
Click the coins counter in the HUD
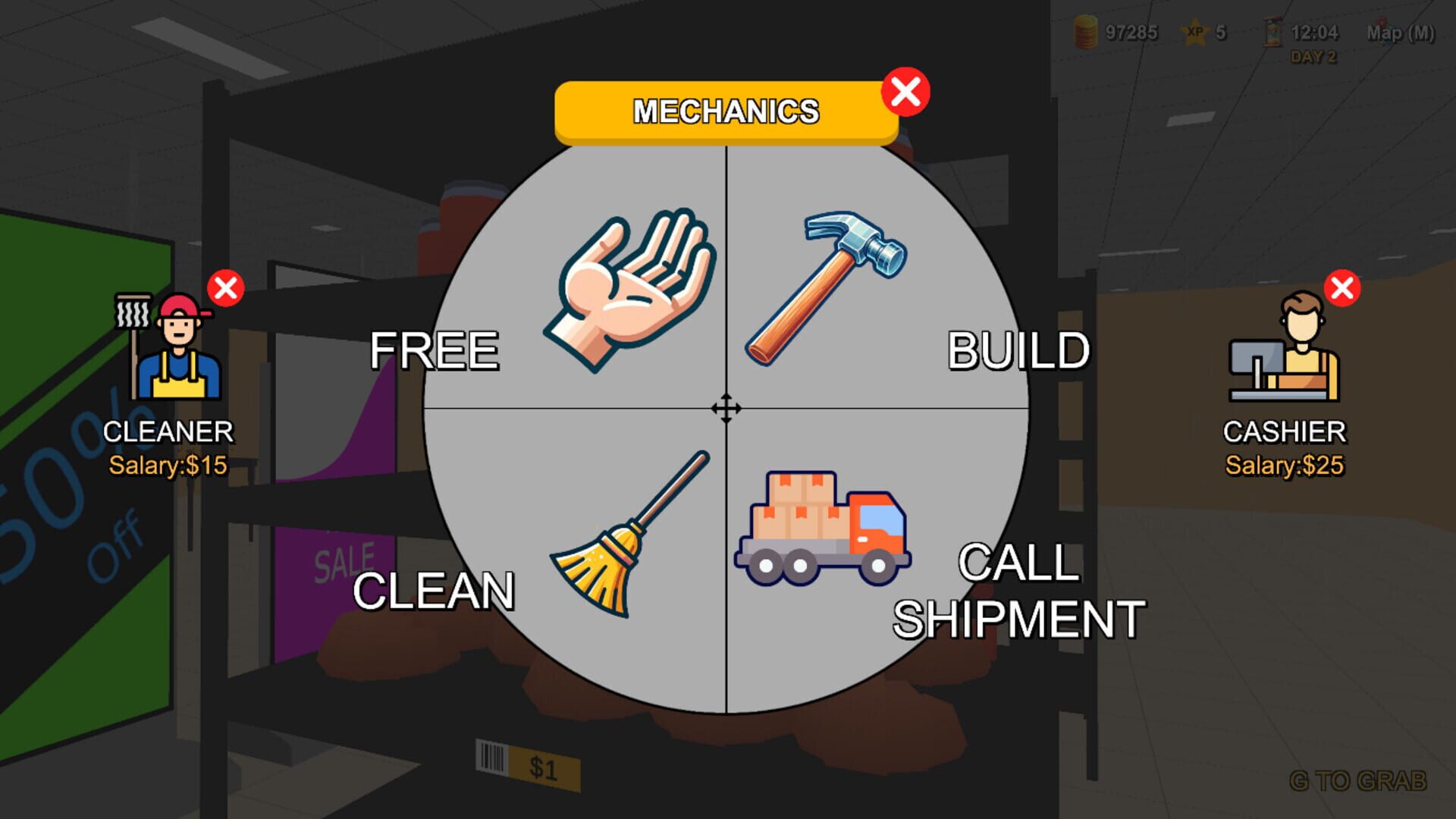point(1115,32)
